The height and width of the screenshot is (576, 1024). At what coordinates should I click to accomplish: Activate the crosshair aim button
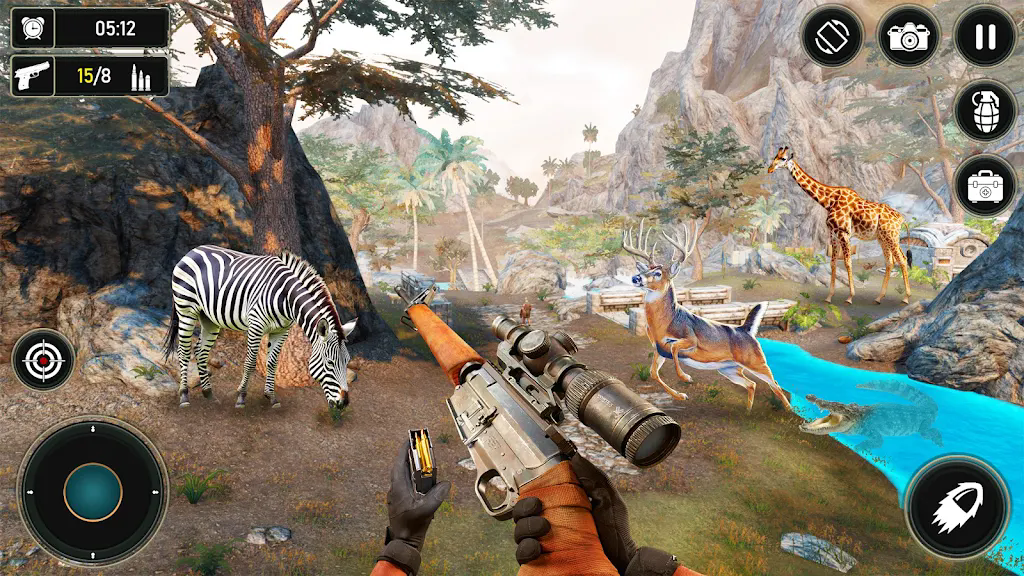click(x=43, y=360)
